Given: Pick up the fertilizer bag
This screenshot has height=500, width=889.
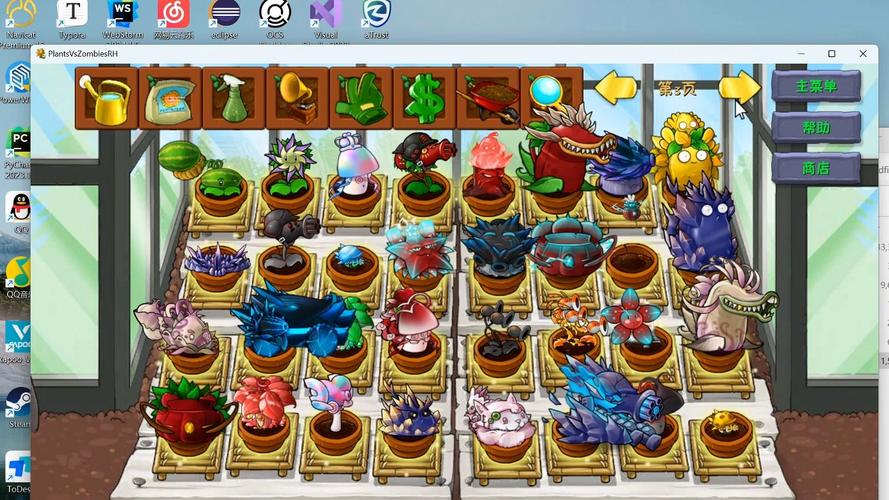Looking at the screenshot, I should (x=170, y=98).
